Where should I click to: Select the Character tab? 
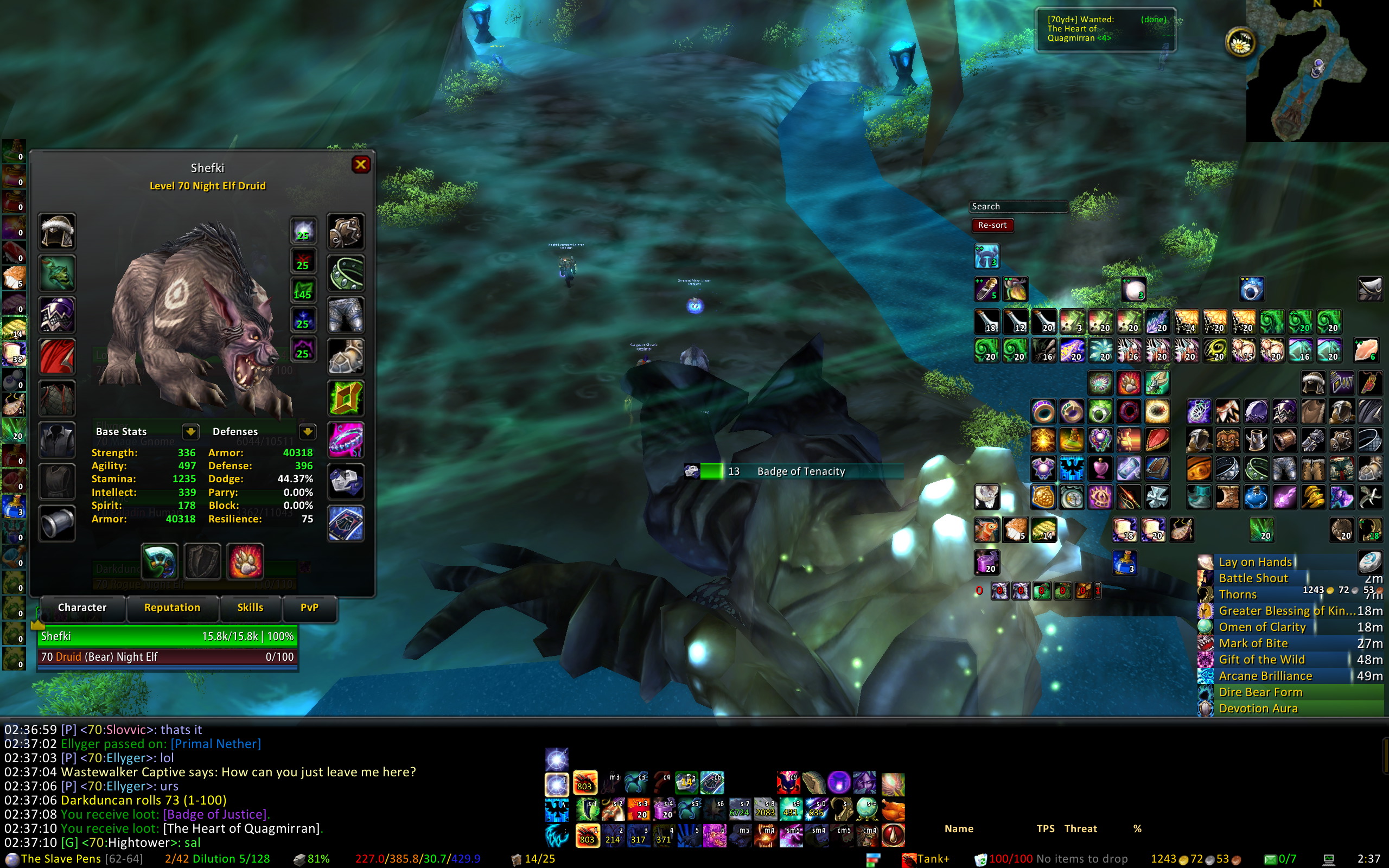(x=82, y=608)
